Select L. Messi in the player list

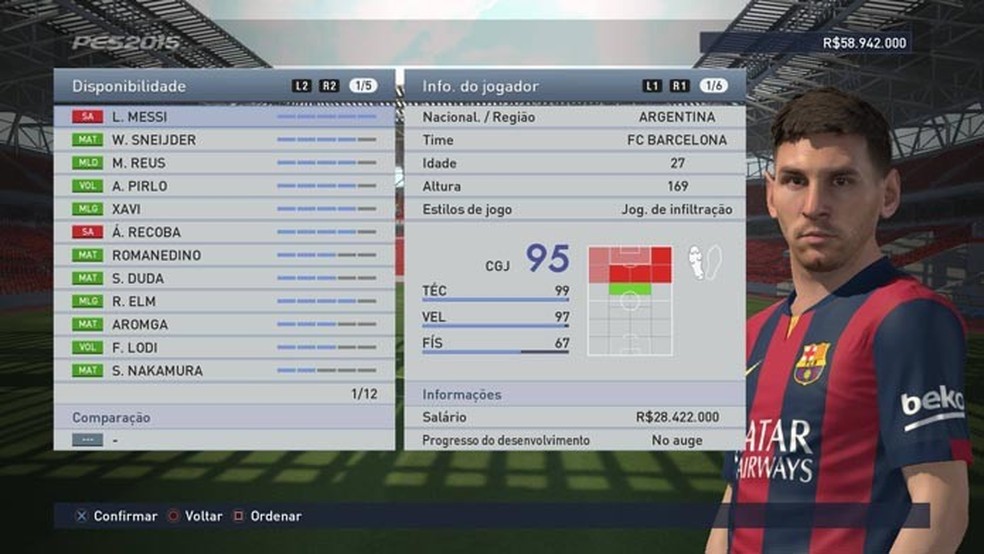[224, 117]
